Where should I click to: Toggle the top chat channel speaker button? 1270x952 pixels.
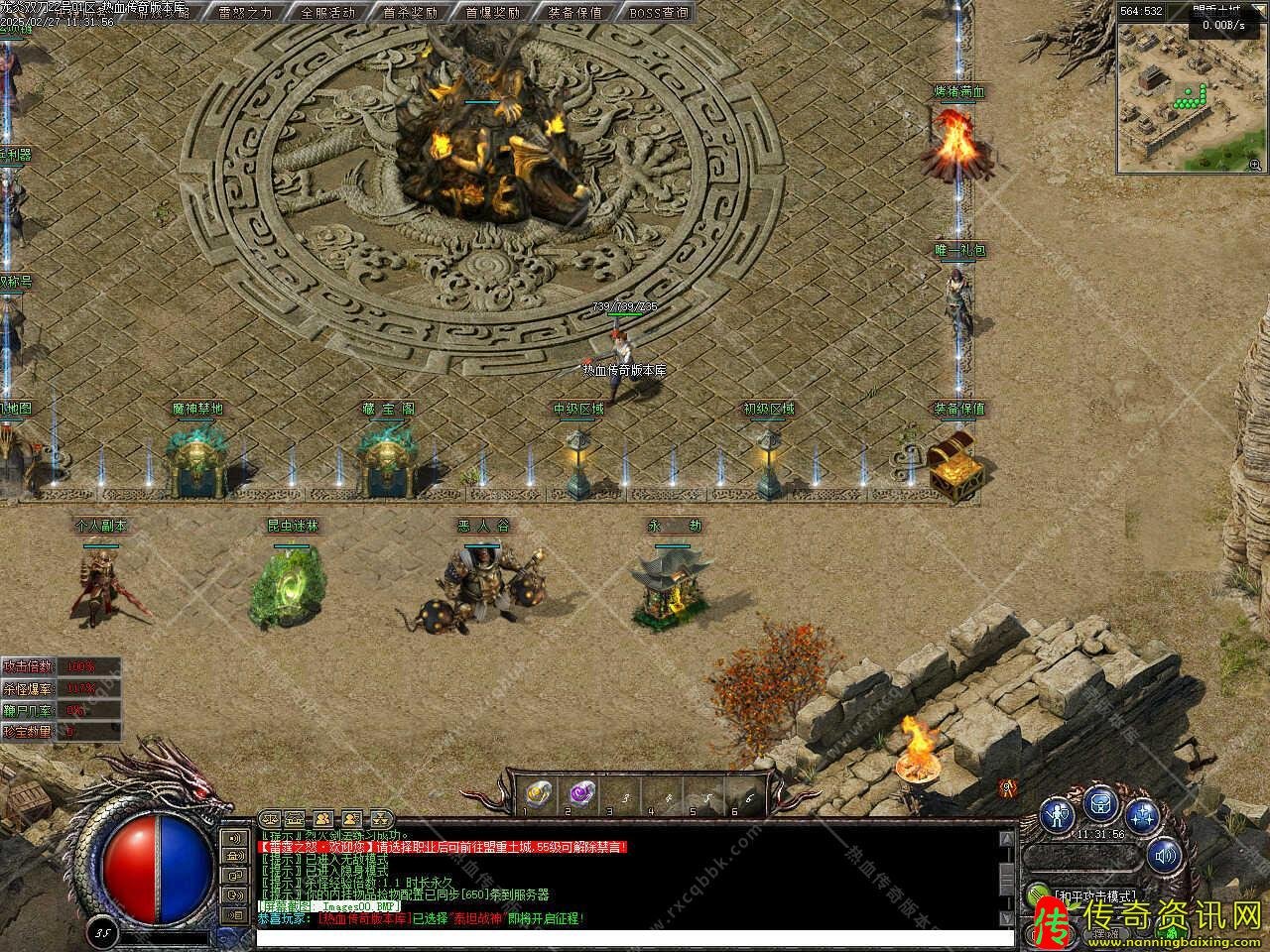235,837
